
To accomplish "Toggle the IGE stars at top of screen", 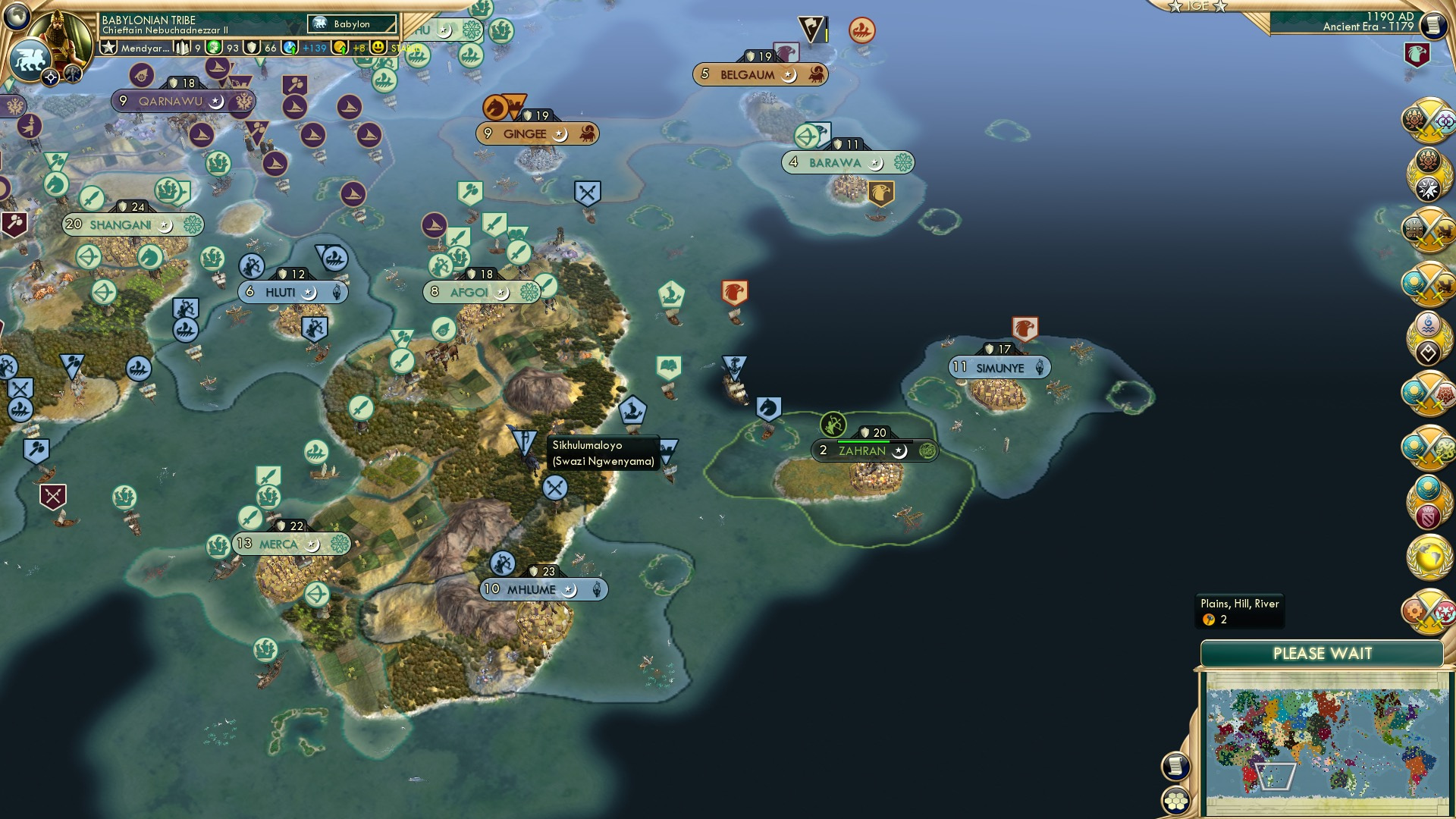I will tap(1199, 6).
